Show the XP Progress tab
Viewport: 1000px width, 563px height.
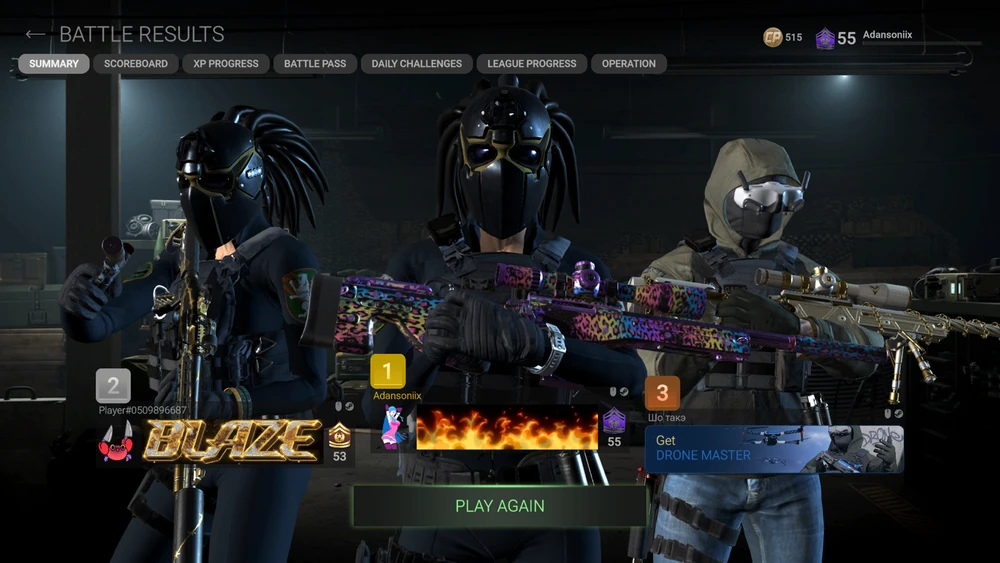point(226,64)
